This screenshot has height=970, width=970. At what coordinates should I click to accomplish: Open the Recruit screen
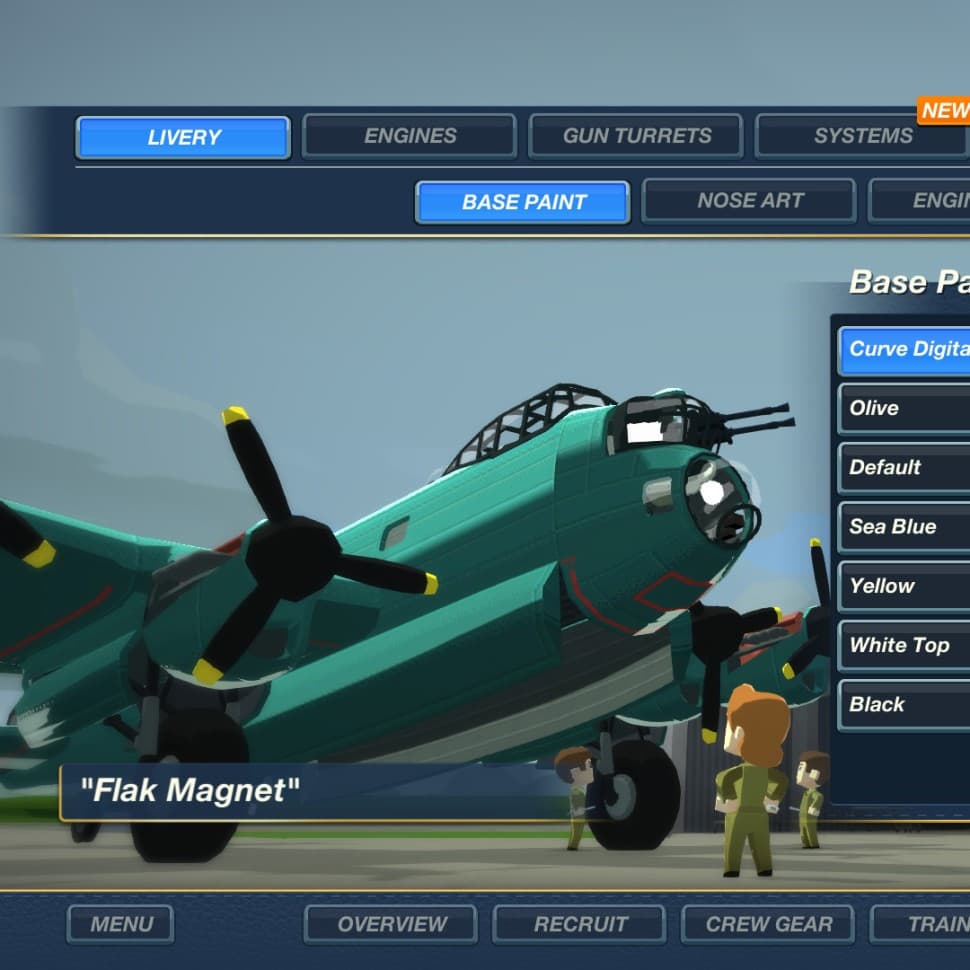pos(580,924)
